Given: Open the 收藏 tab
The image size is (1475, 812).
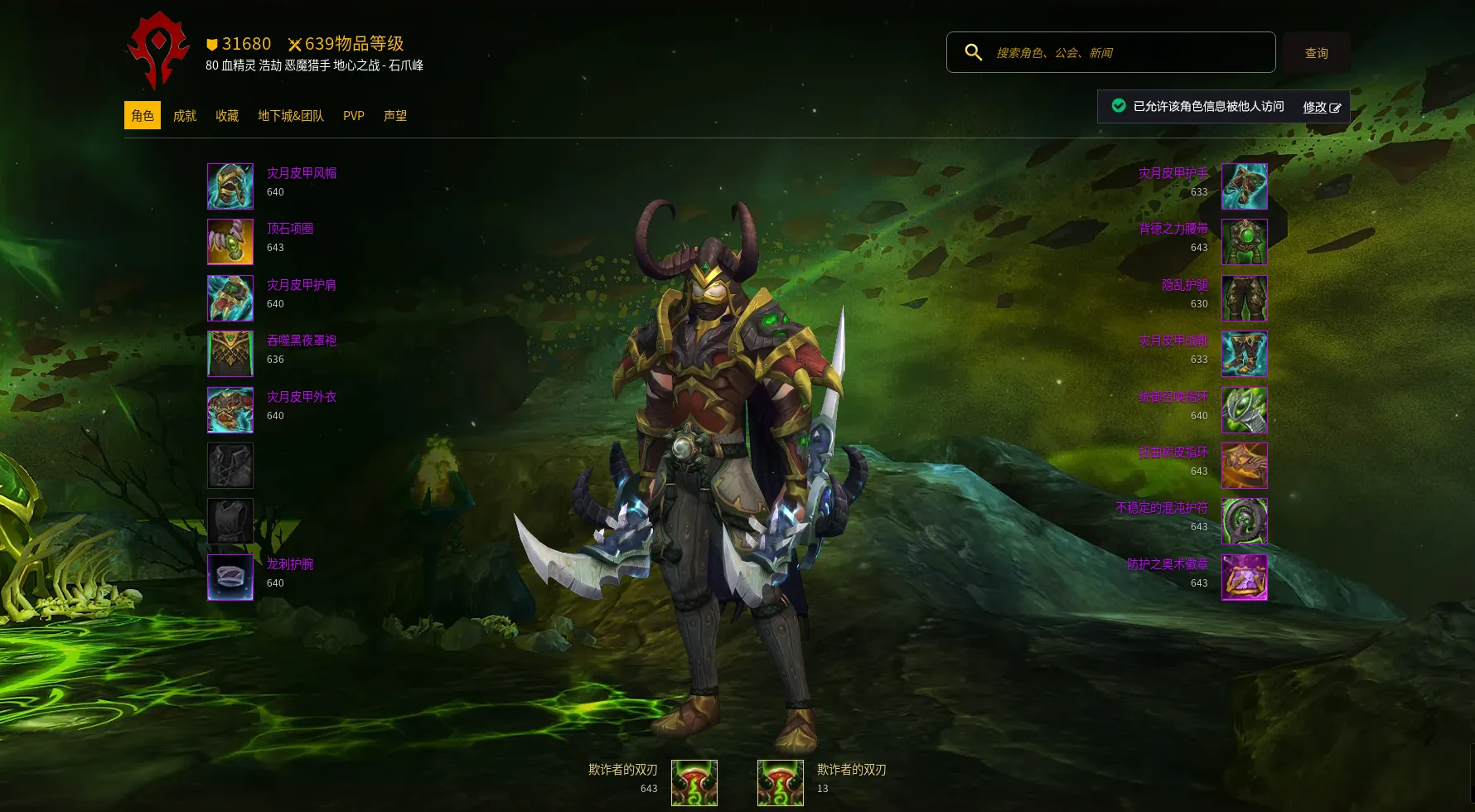Looking at the screenshot, I should [227, 116].
